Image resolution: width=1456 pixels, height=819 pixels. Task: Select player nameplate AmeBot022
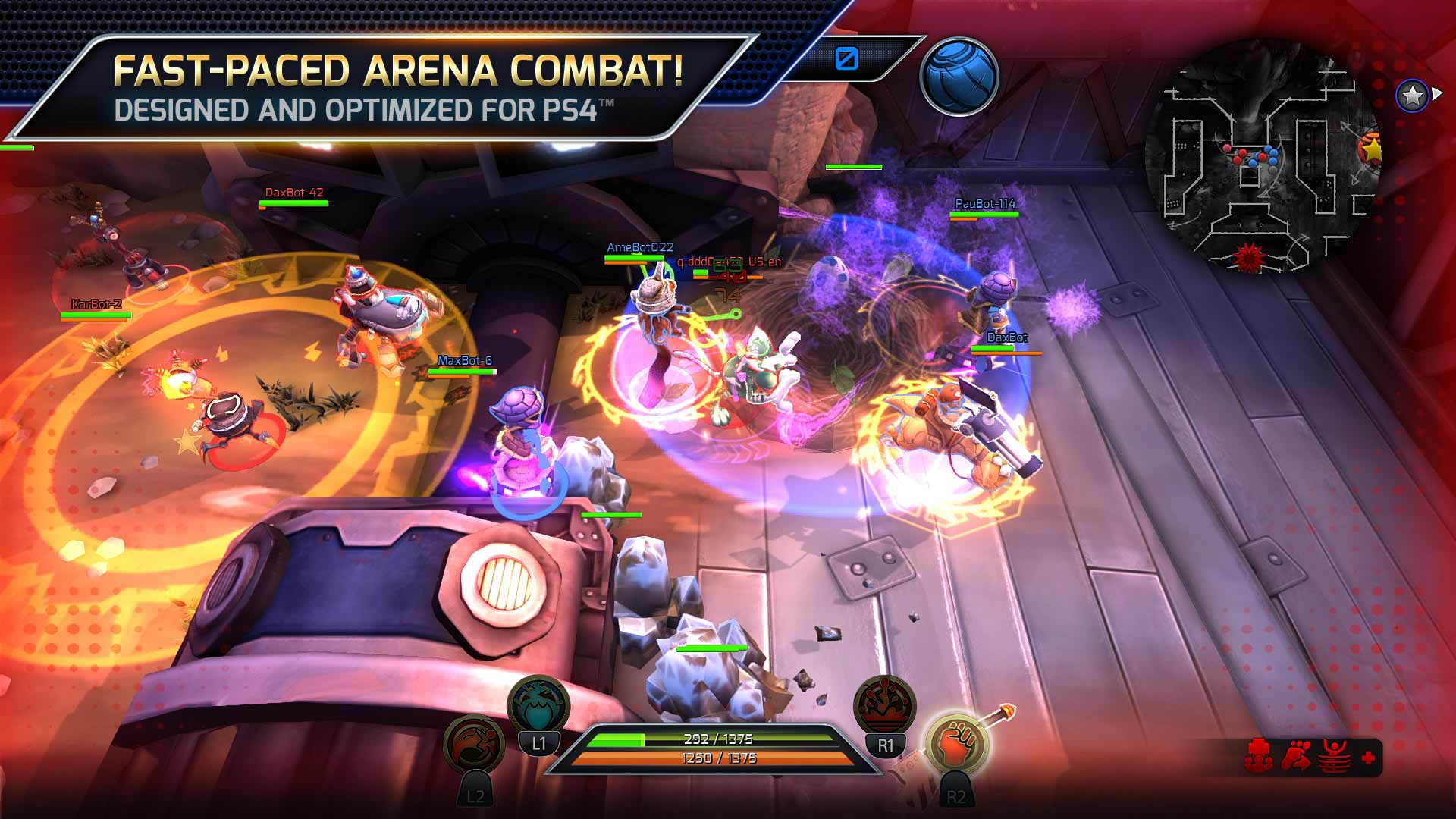[x=642, y=246]
